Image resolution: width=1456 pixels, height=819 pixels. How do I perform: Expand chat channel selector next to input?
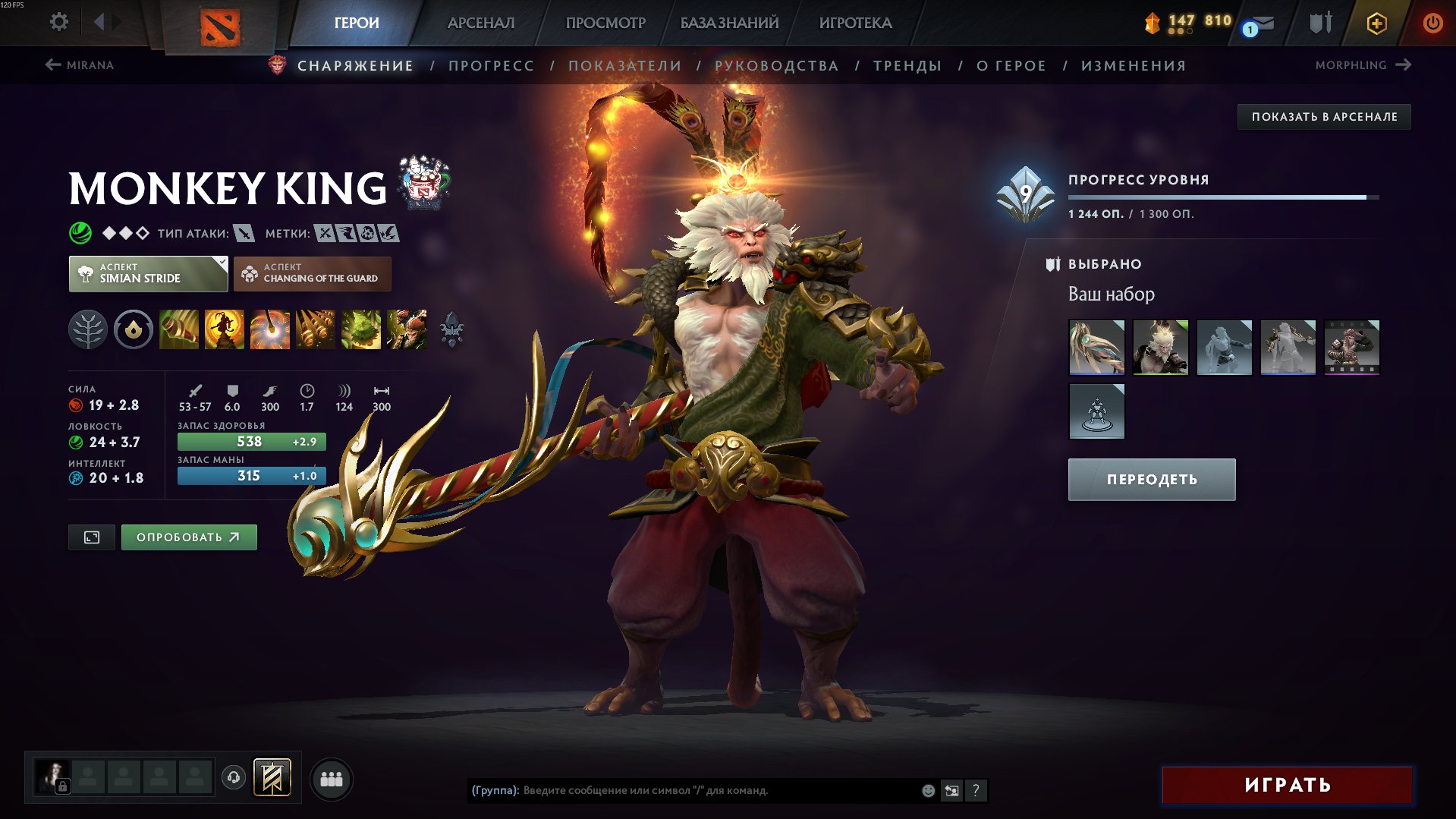click(951, 790)
